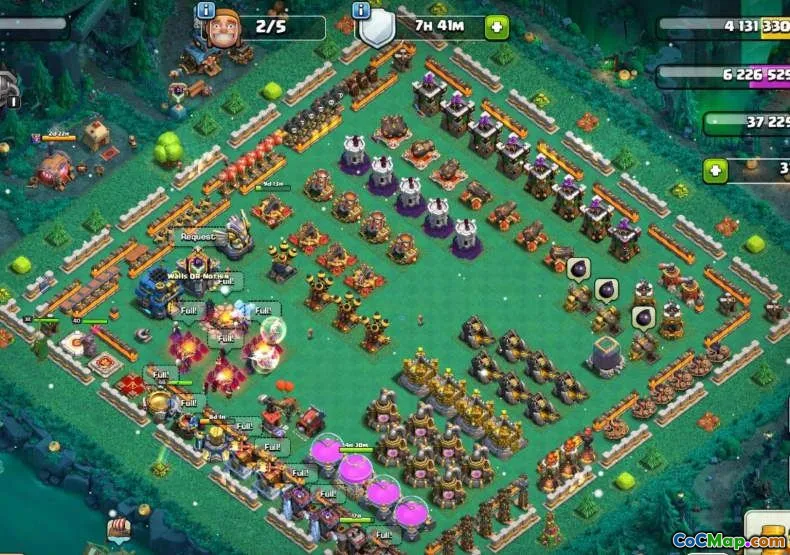
Task: Add gems with the green plus button
Action: [x=715, y=171]
